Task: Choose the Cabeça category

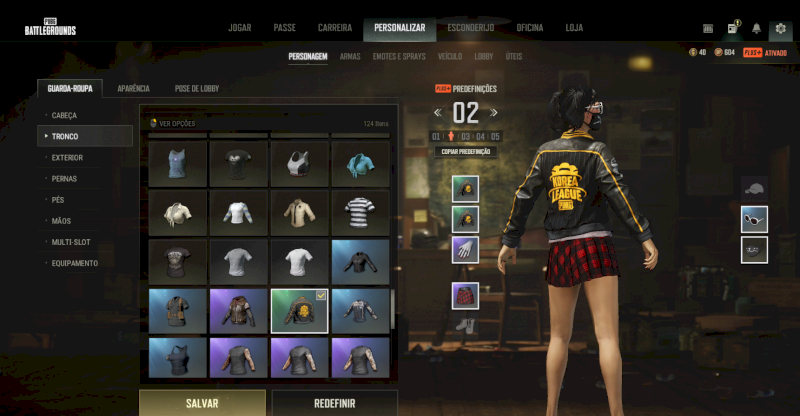Action: (64, 115)
